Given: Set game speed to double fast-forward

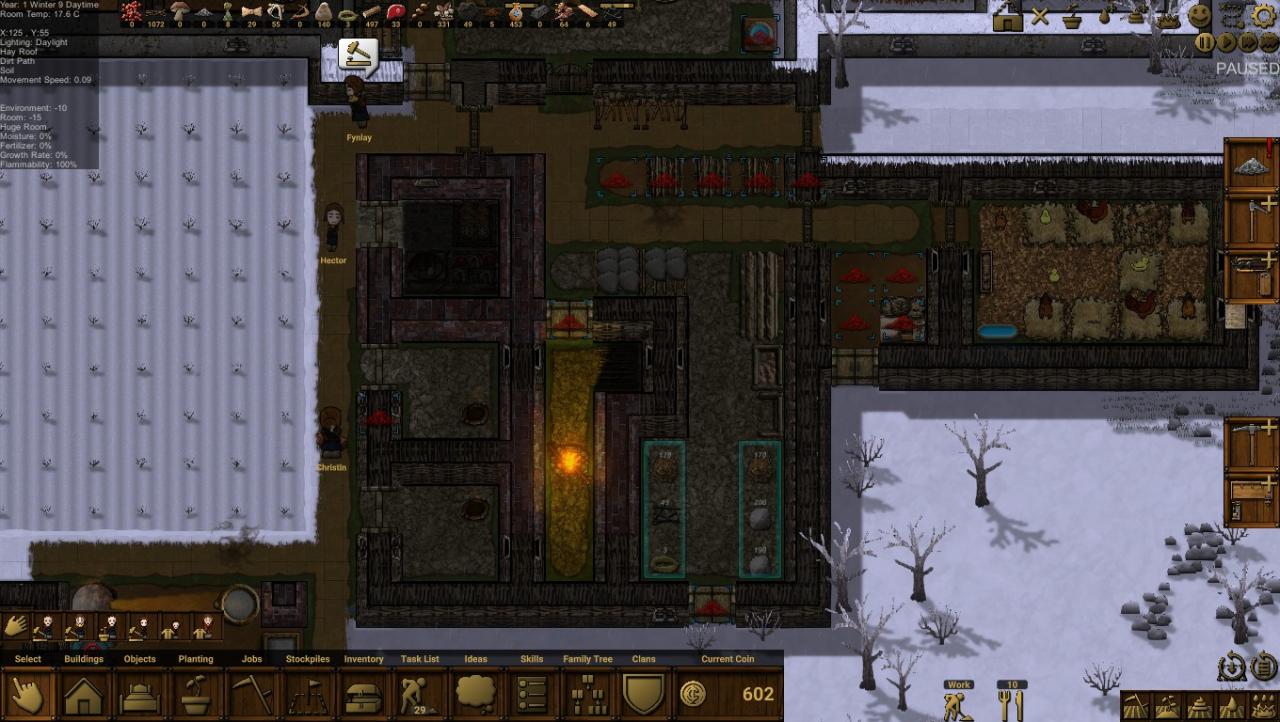Looking at the screenshot, I should click(1249, 42).
